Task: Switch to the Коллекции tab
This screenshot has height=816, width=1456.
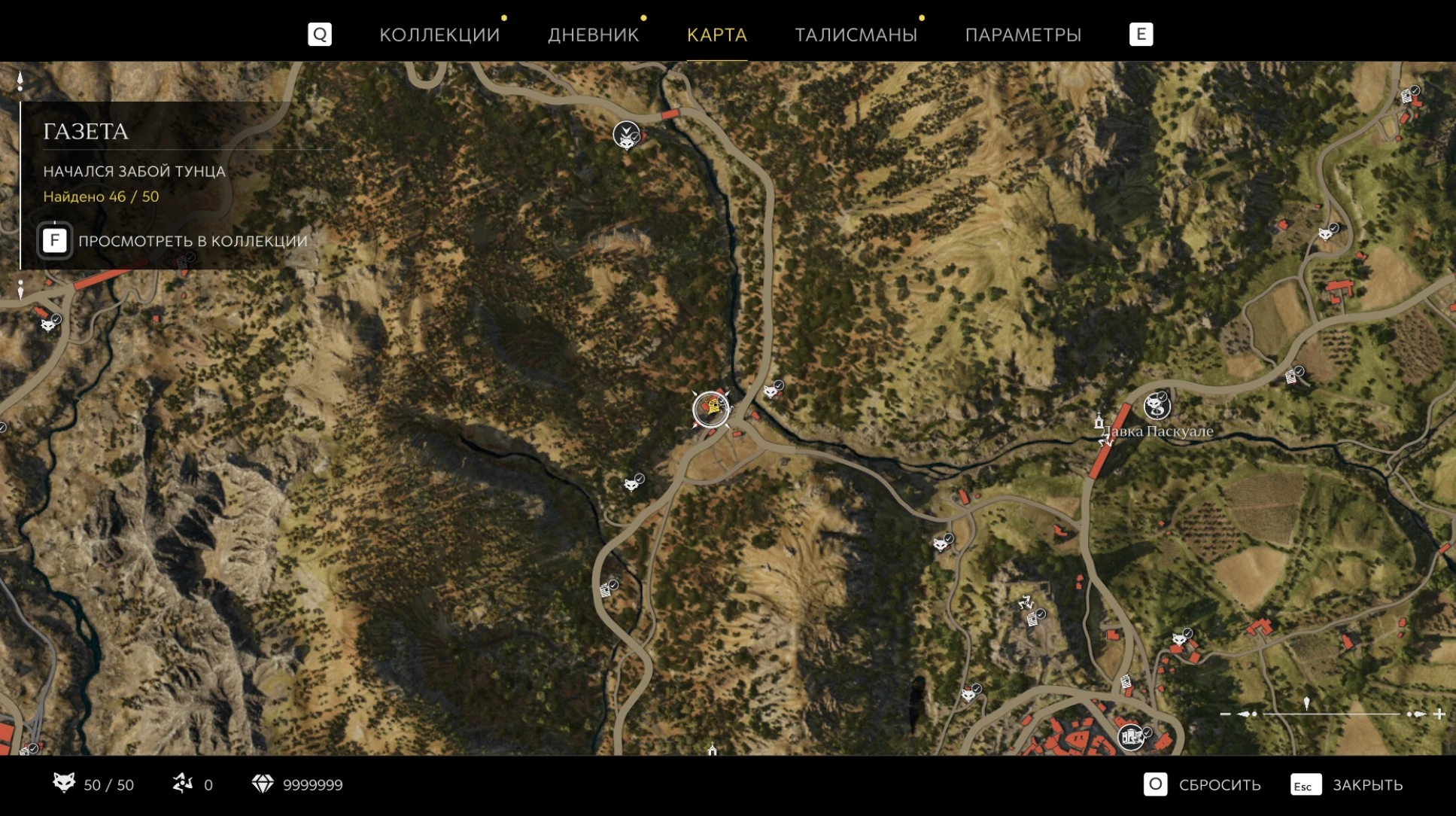Action: point(439,35)
